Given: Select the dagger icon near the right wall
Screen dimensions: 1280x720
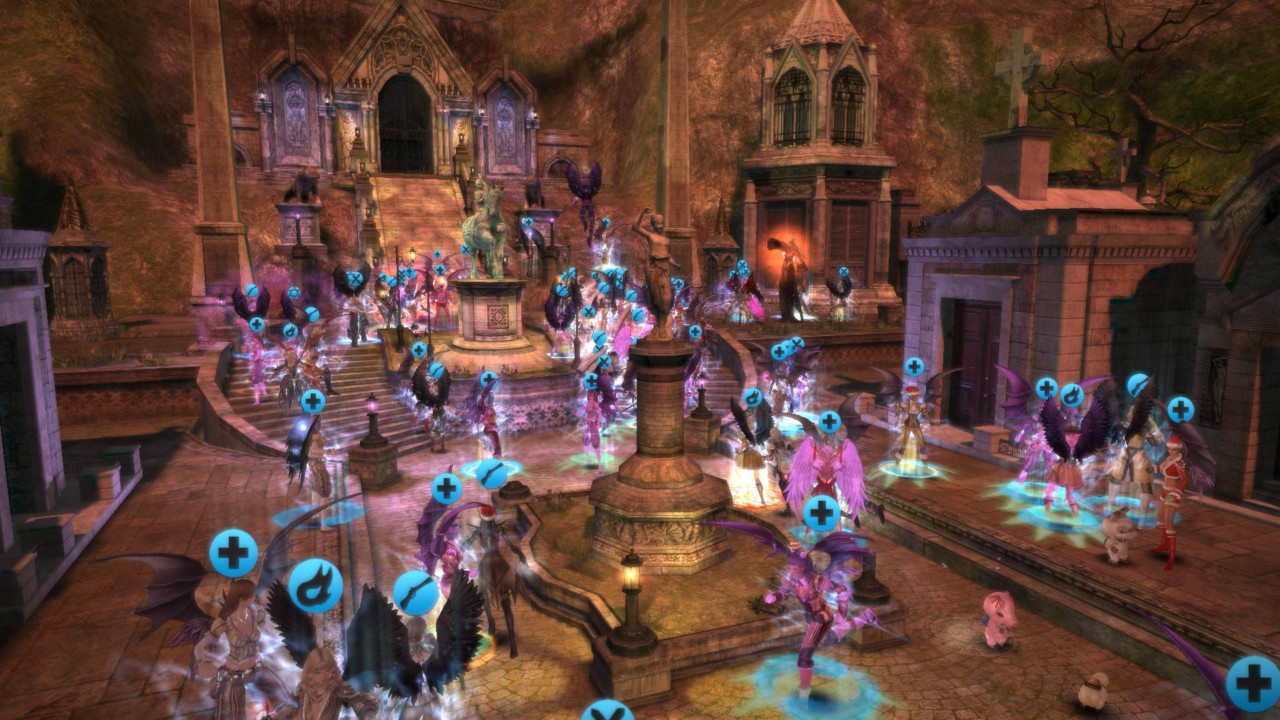Looking at the screenshot, I should point(1137,386).
